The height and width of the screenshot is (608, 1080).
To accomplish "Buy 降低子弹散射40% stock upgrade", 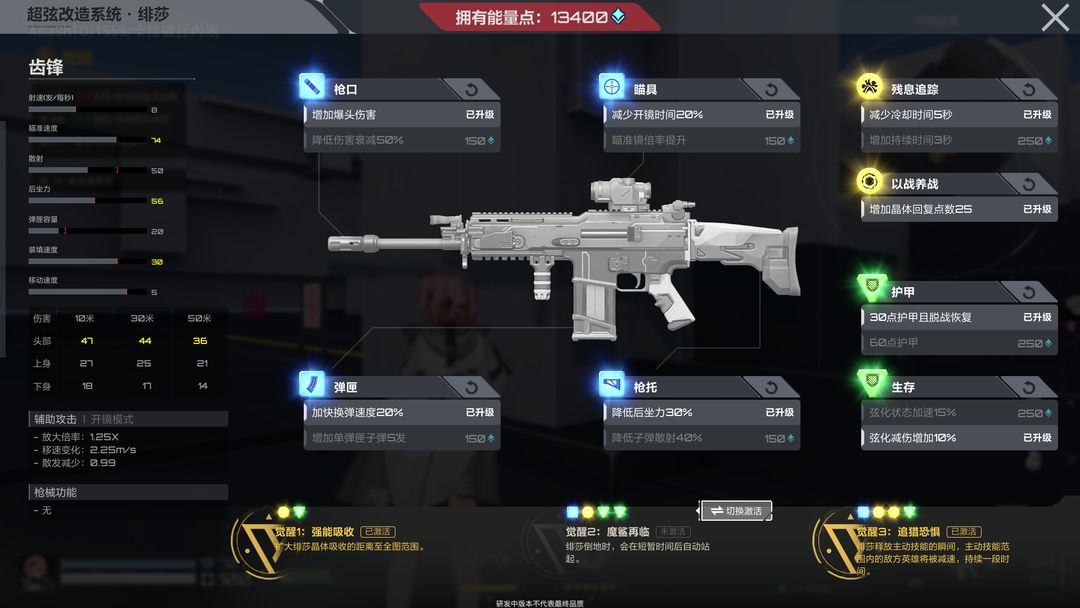I will point(701,438).
